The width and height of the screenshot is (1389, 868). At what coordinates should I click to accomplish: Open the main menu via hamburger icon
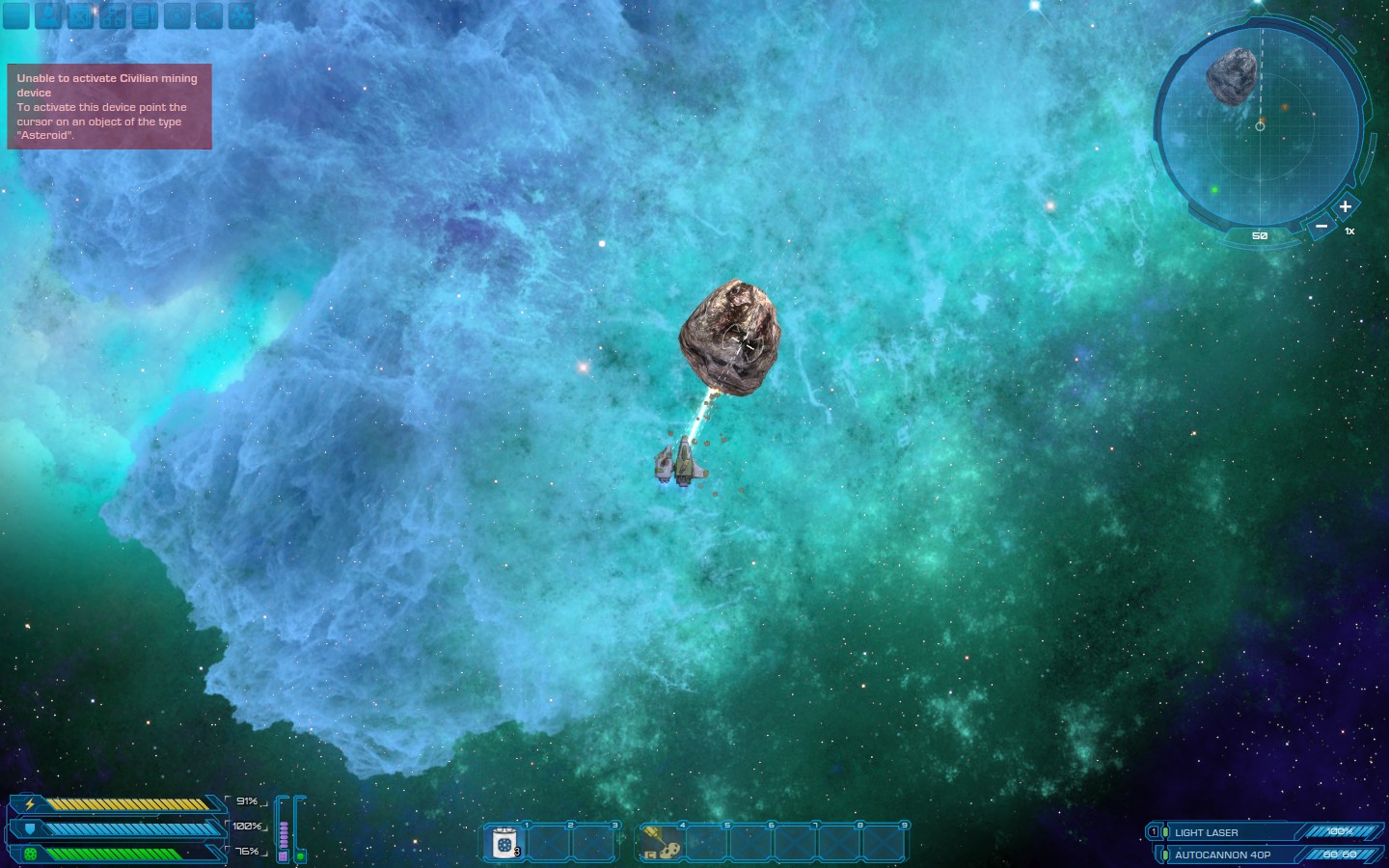click(16, 15)
